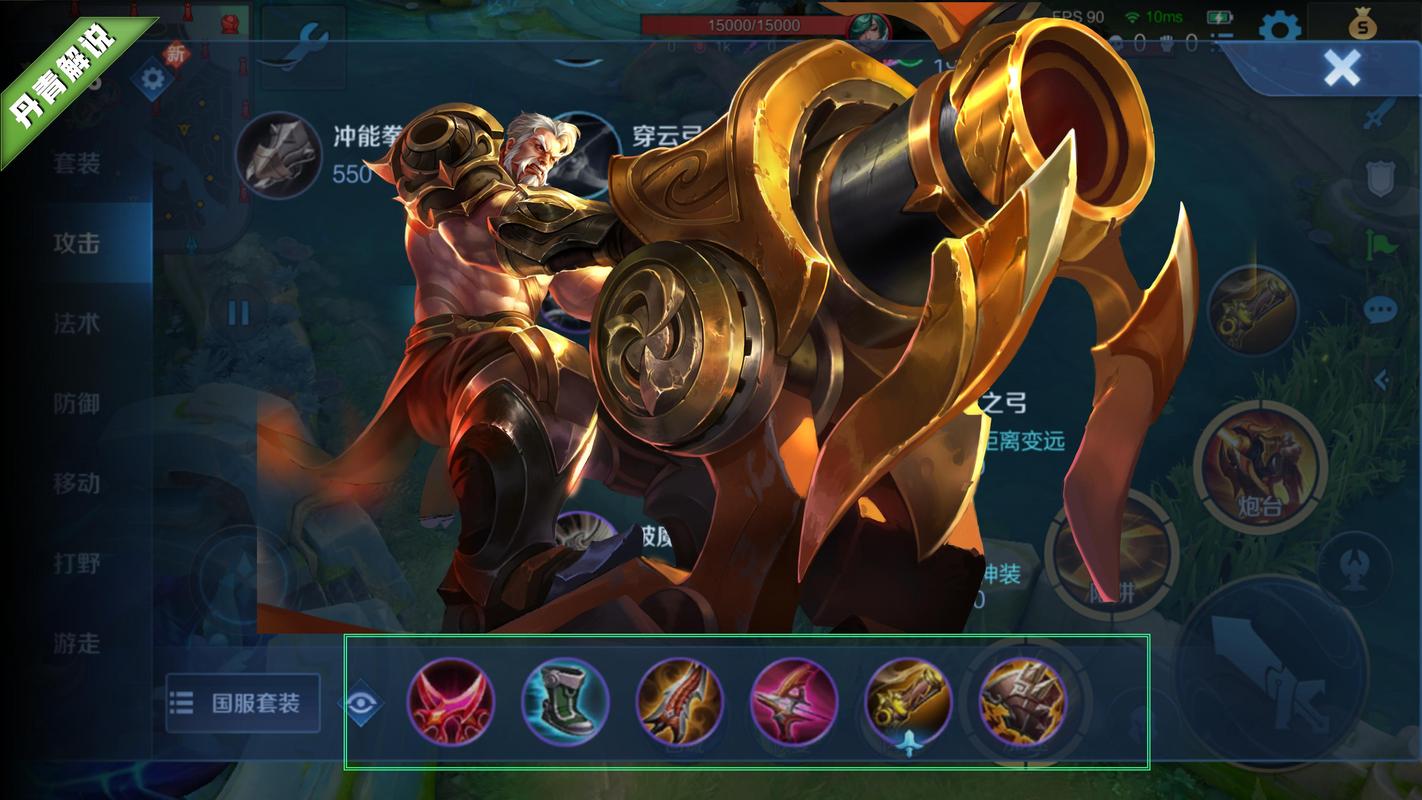Image resolution: width=1422 pixels, height=800 pixels.
Task: Switch to the 法术 magic category
Action: tap(77, 323)
